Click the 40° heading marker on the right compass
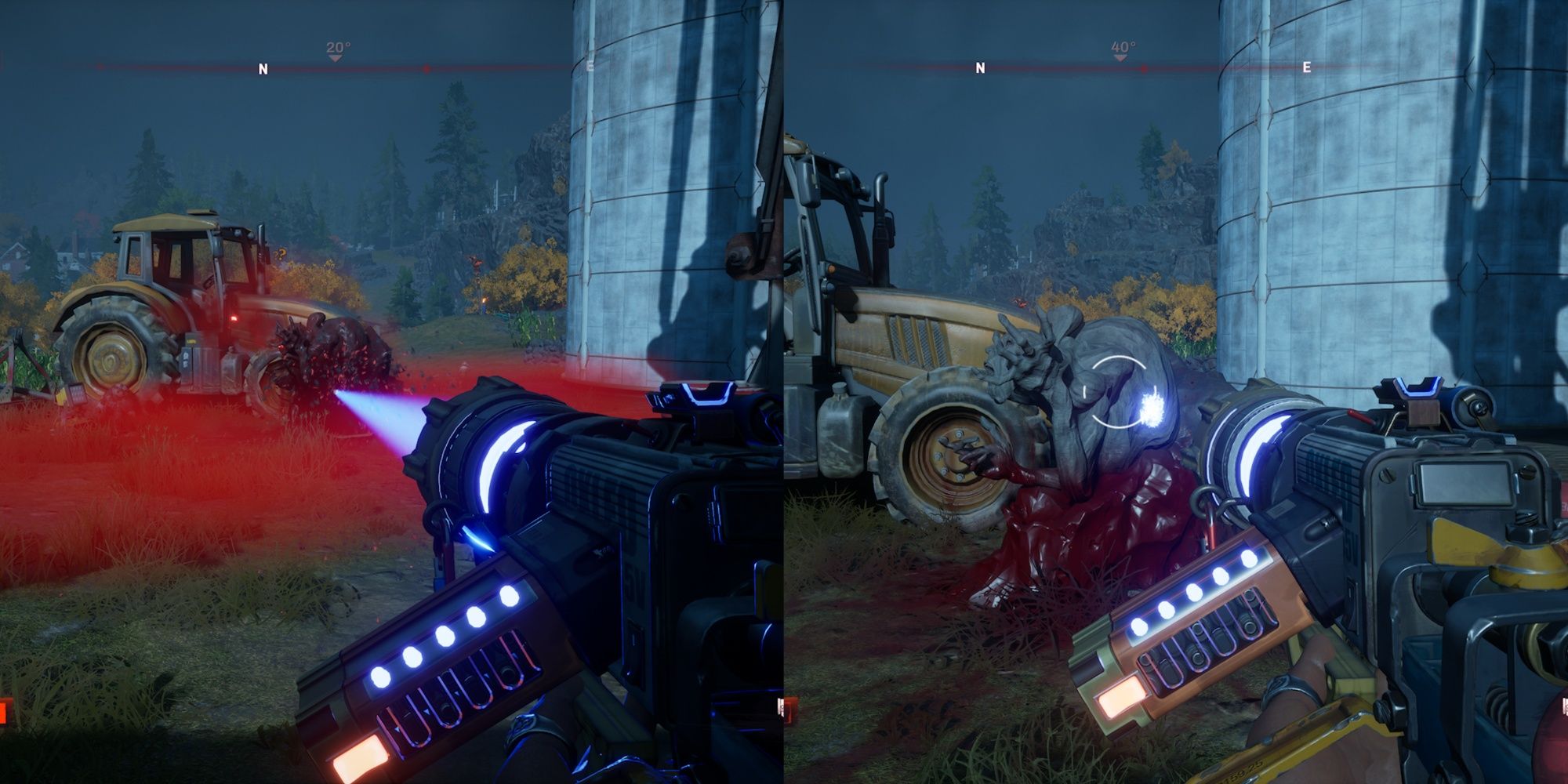This screenshot has width=1568, height=784. point(1121,45)
